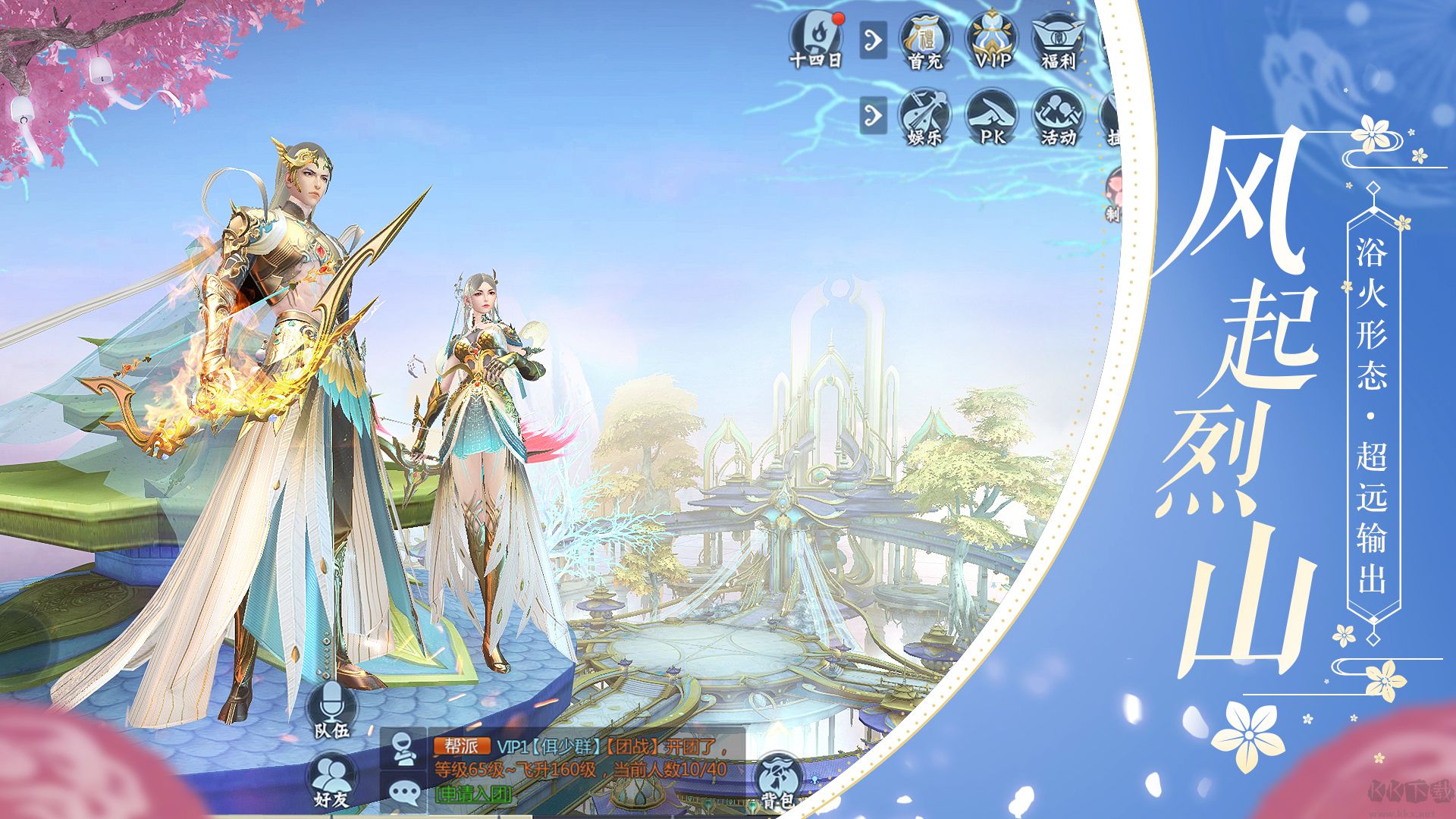Open the 好友 friends list
The height and width of the screenshot is (819, 1456).
click(331, 781)
